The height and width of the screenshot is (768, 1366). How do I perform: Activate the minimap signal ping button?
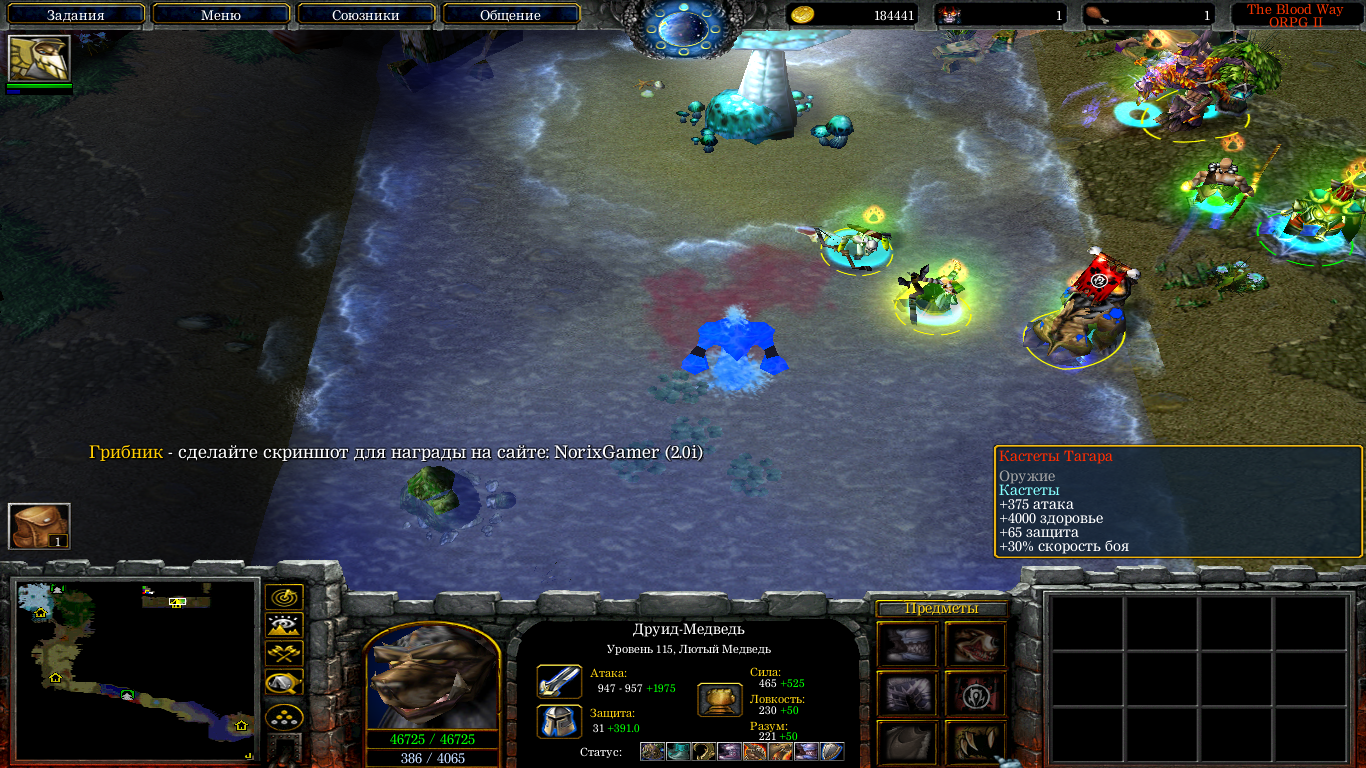click(284, 598)
